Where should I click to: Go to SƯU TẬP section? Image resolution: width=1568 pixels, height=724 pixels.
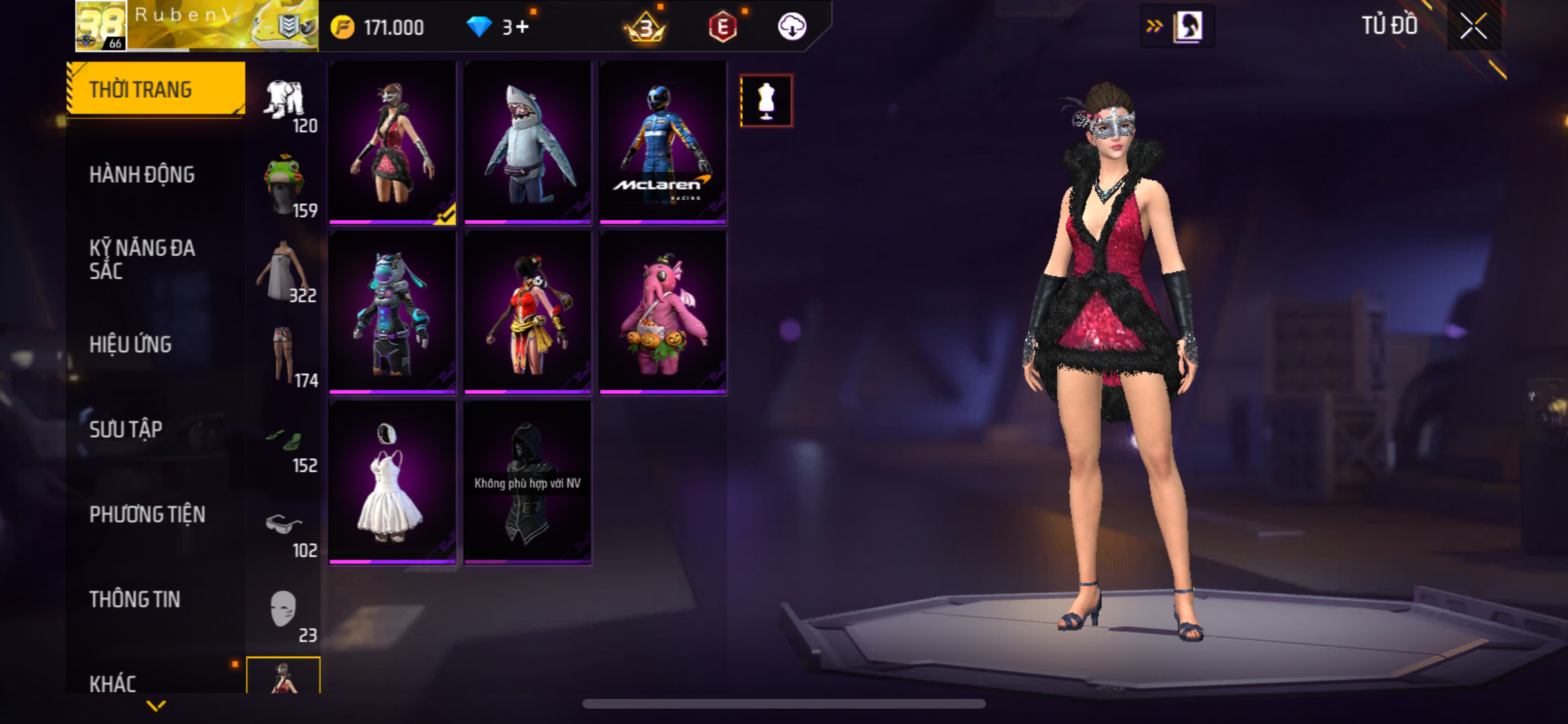tap(126, 429)
